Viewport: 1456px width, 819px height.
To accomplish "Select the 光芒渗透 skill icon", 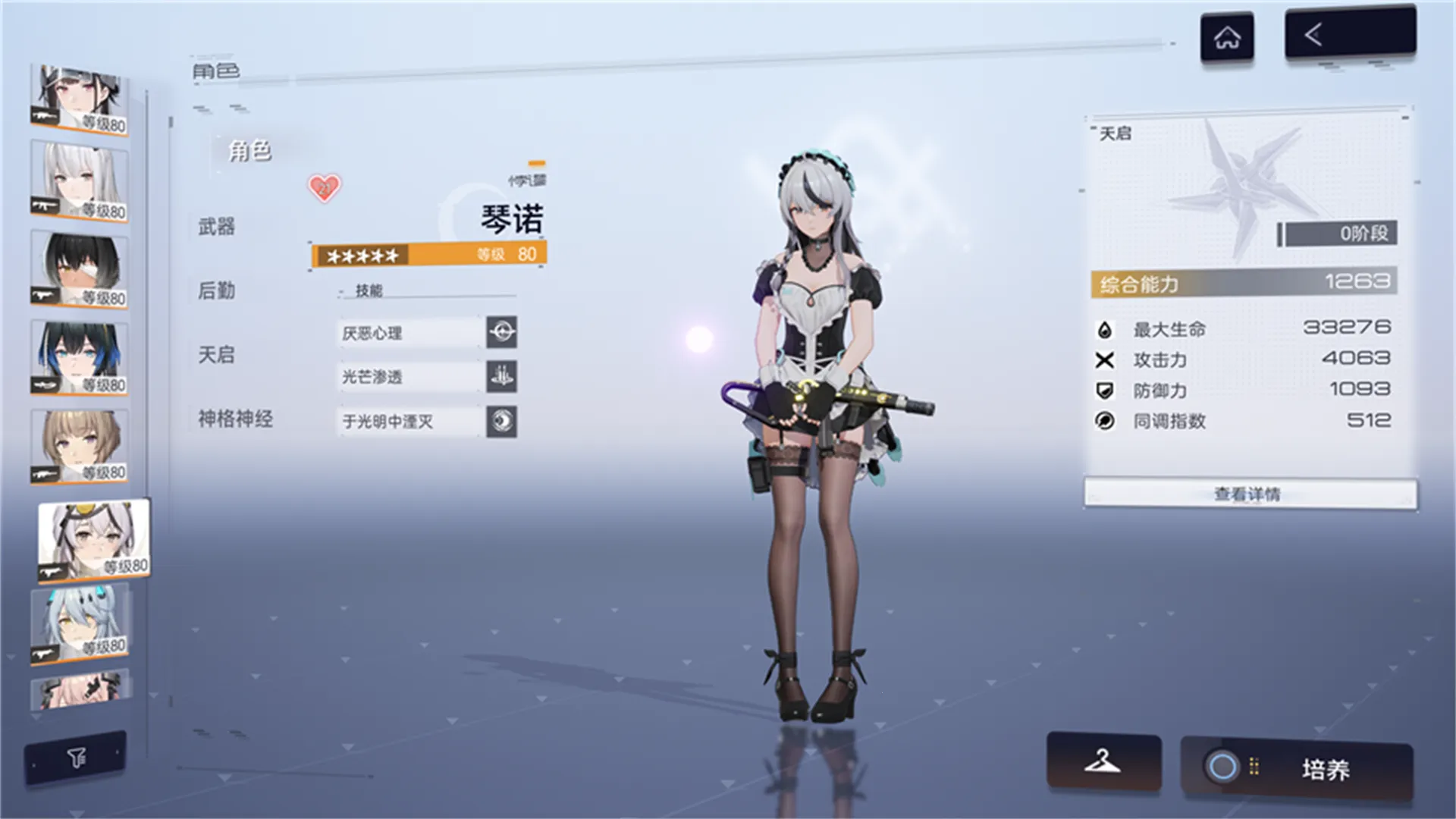I will tap(503, 377).
